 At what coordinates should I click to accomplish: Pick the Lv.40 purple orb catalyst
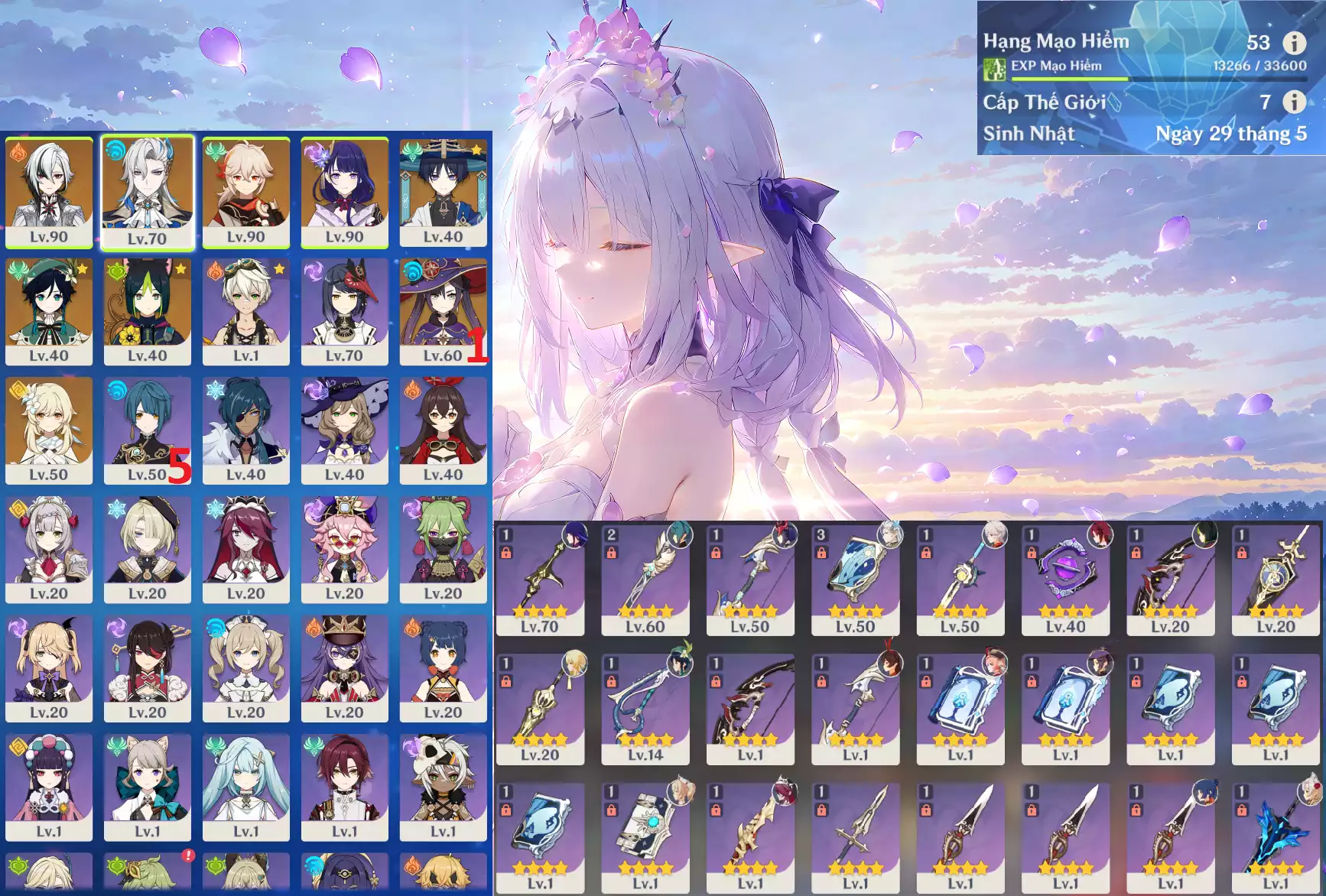pos(1065,579)
